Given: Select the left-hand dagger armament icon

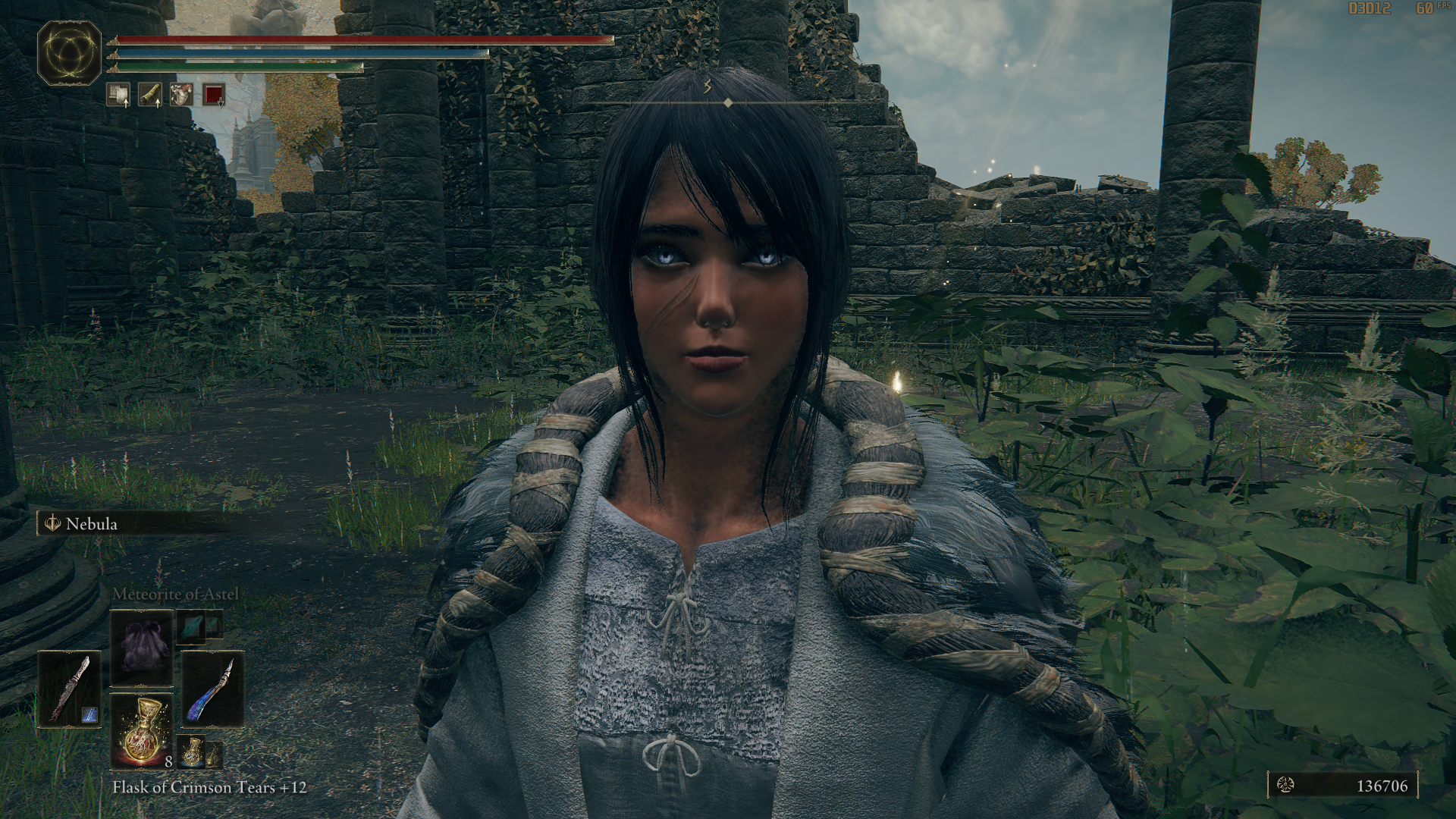Looking at the screenshot, I should coord(71,689).
